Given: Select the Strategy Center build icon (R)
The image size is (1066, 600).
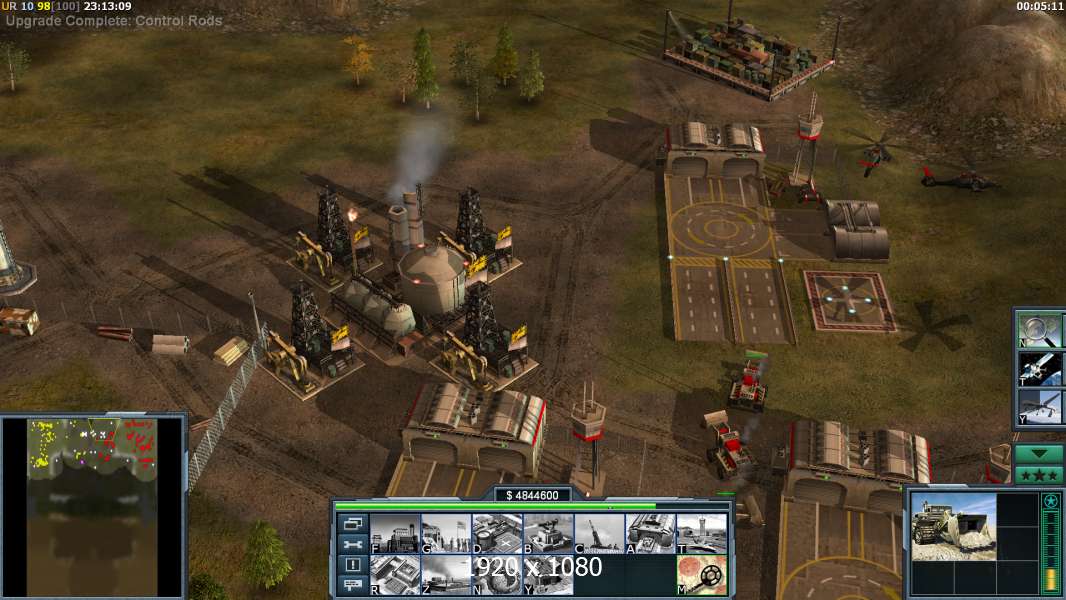Looking at the screenshot, I should [x=394, y=575].
